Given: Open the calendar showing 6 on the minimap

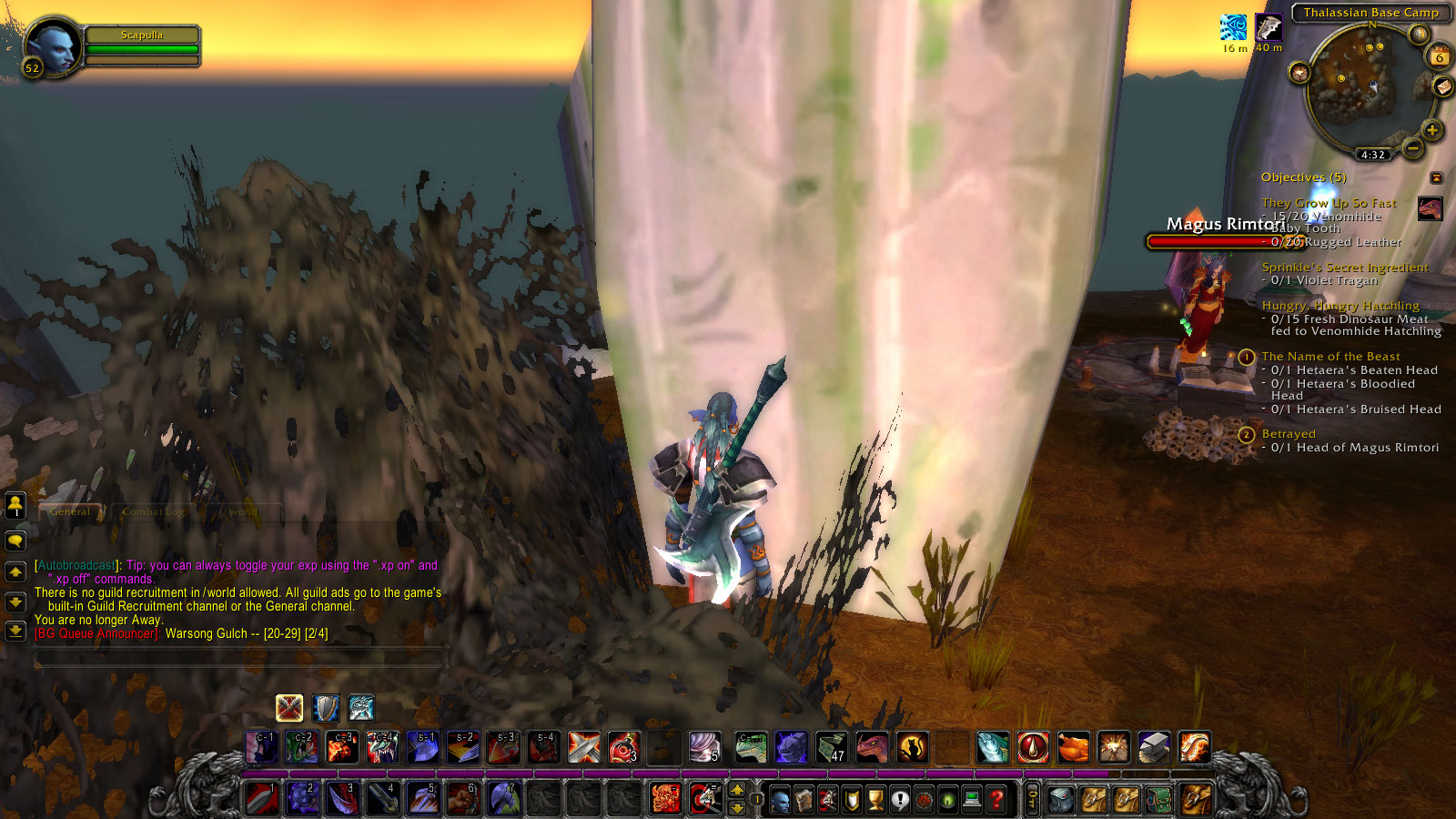Looking at the screenshot, I should (x=1439, y=57).
